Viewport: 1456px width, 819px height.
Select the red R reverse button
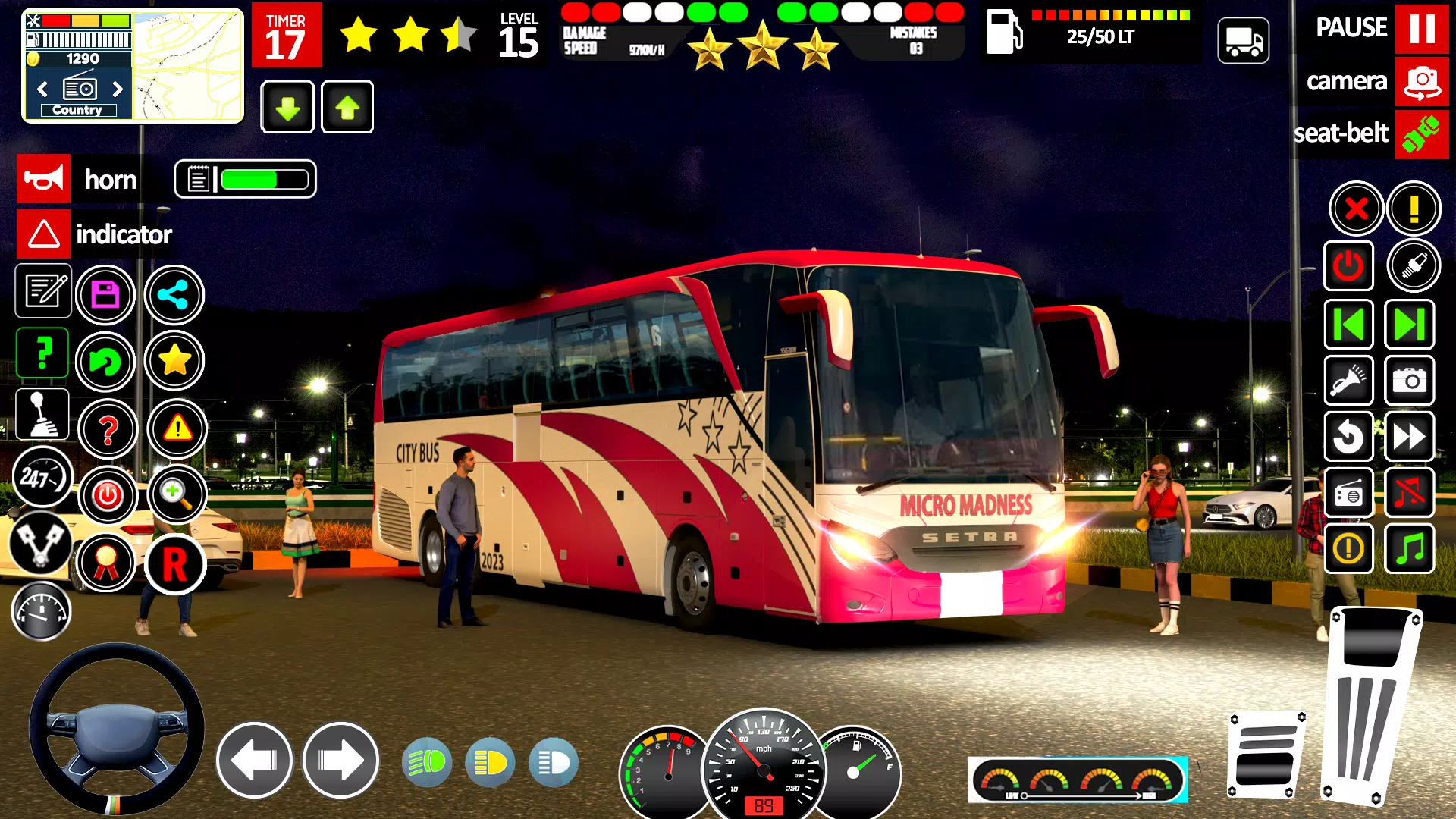[175, 564]
